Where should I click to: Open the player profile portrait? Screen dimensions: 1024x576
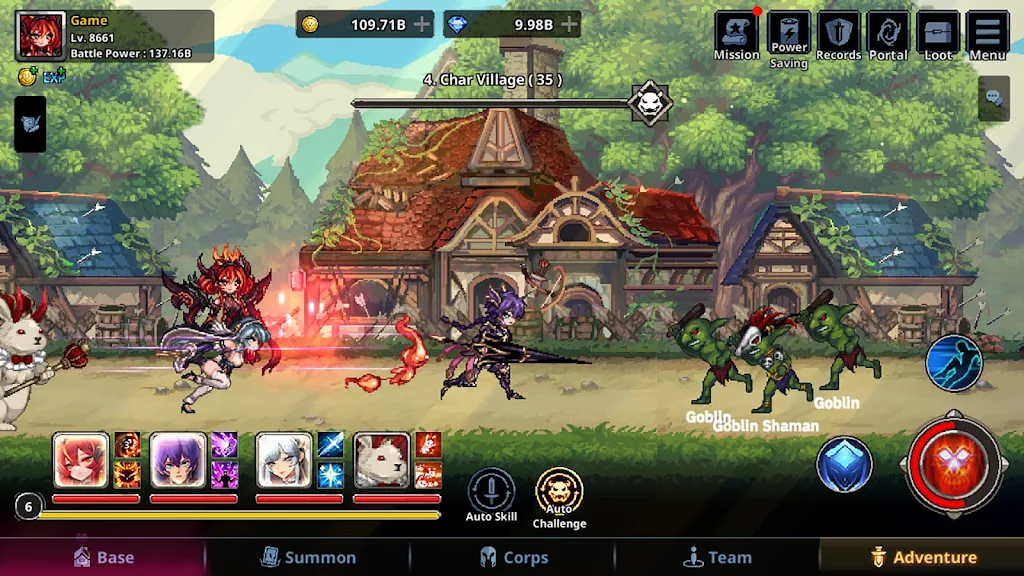[x=41, y=36]
